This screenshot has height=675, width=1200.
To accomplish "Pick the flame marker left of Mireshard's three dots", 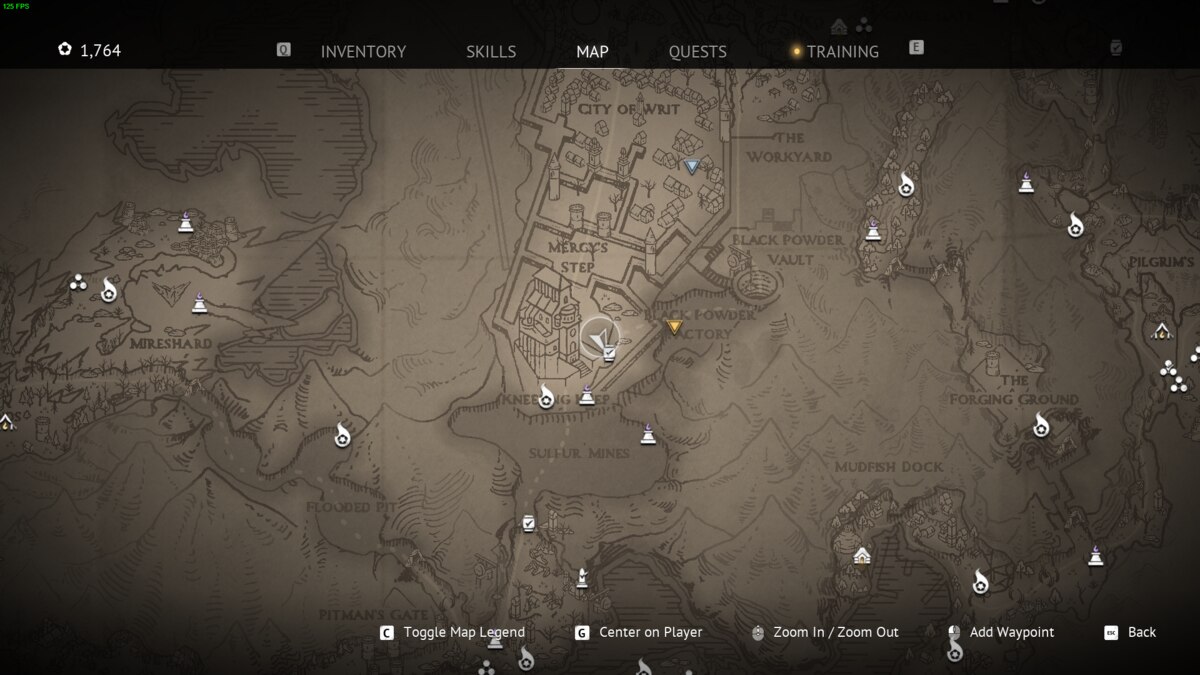I will (x=109, y=290).
